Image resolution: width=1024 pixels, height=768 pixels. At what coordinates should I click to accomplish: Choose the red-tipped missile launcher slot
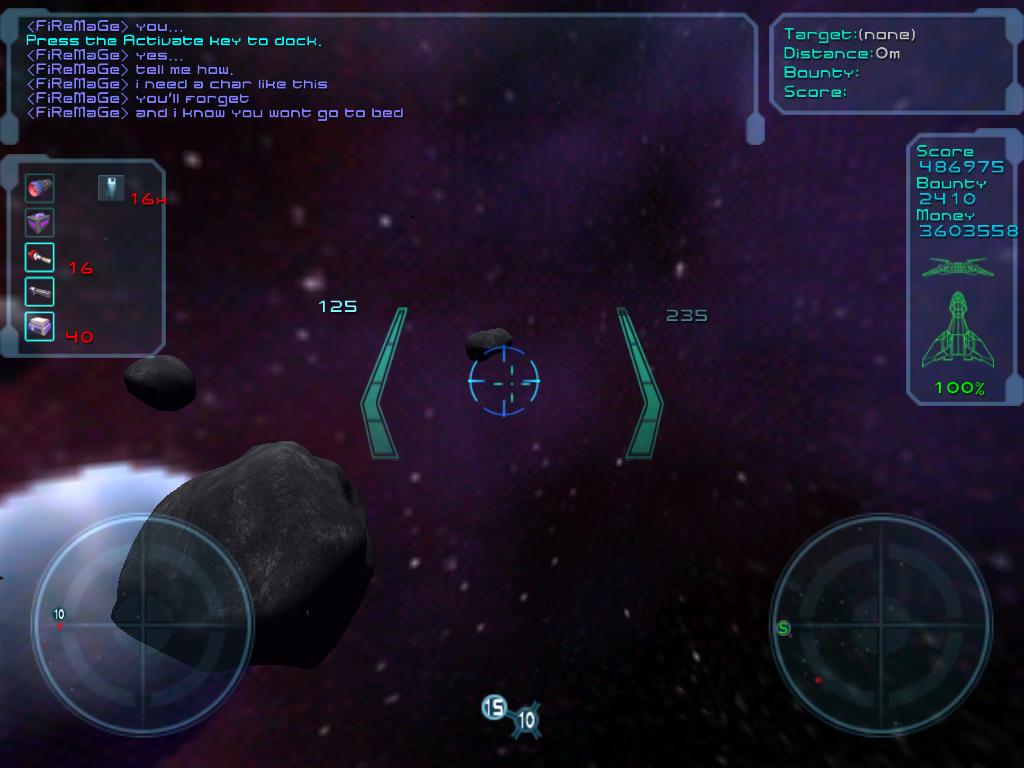click(x=40, y=257)
